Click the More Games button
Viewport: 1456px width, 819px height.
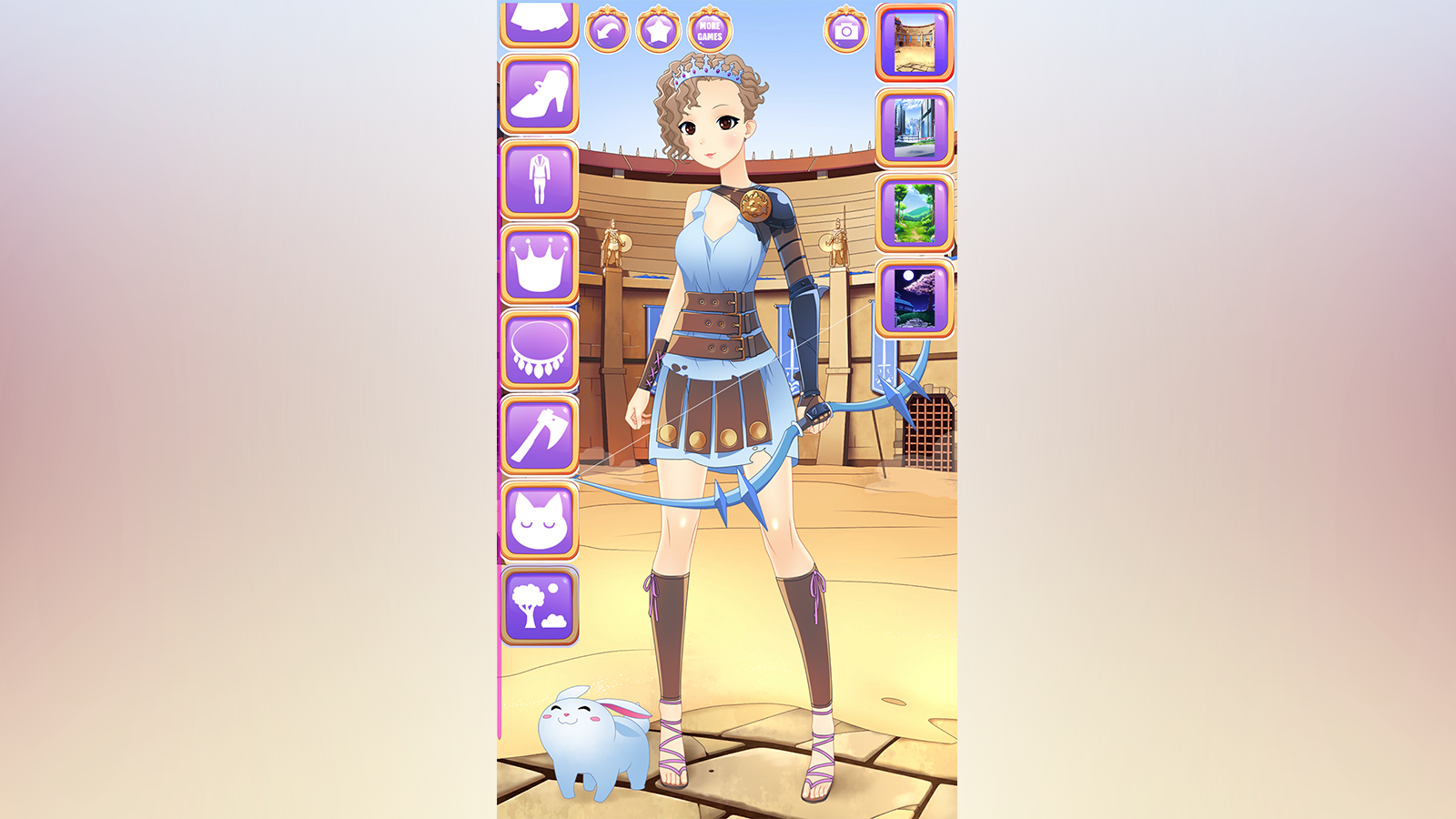[709, 31]
